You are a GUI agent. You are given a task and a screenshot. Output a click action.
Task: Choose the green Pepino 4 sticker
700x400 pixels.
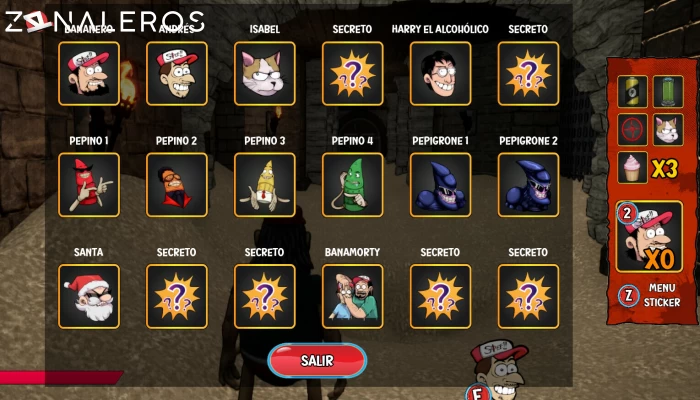coord(353,185)
